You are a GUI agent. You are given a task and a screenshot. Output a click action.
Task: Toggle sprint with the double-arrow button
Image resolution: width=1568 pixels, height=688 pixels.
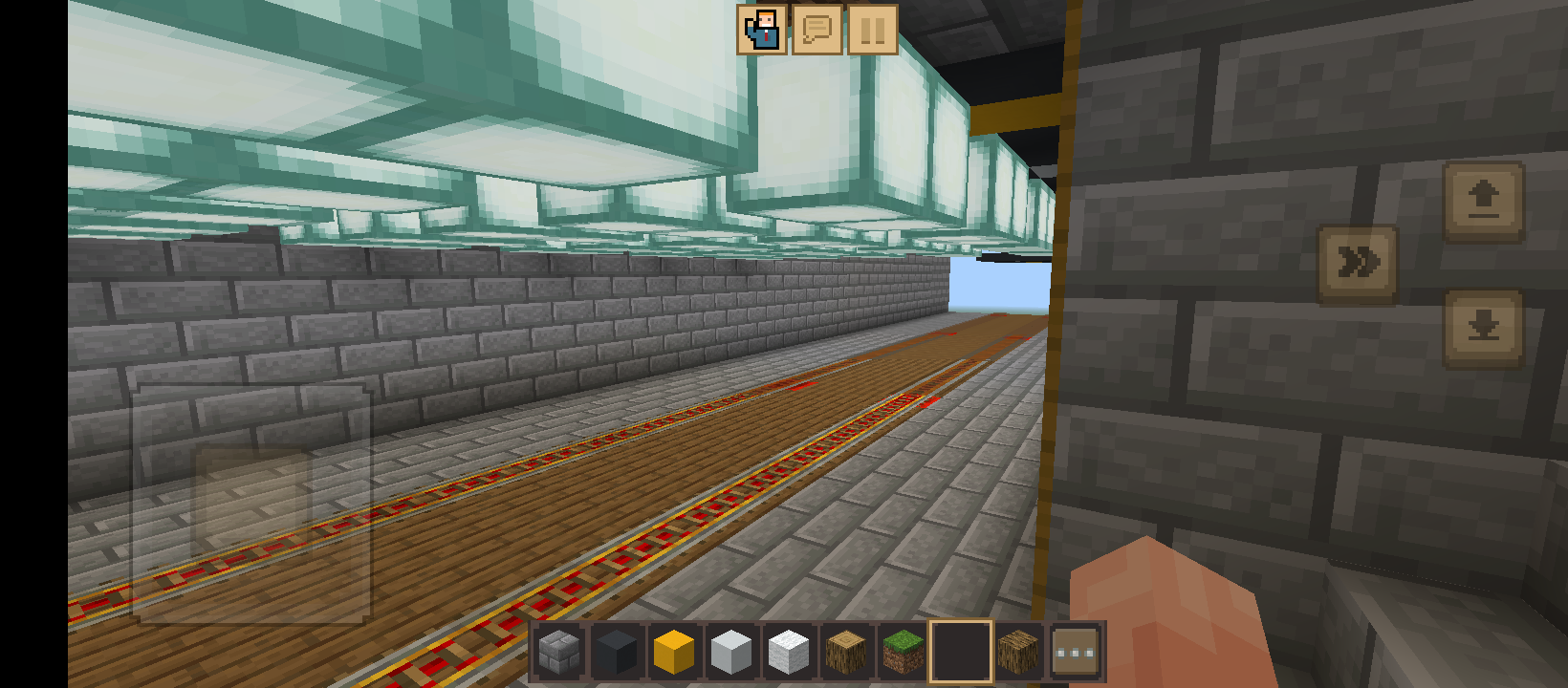pos(1357,259)
